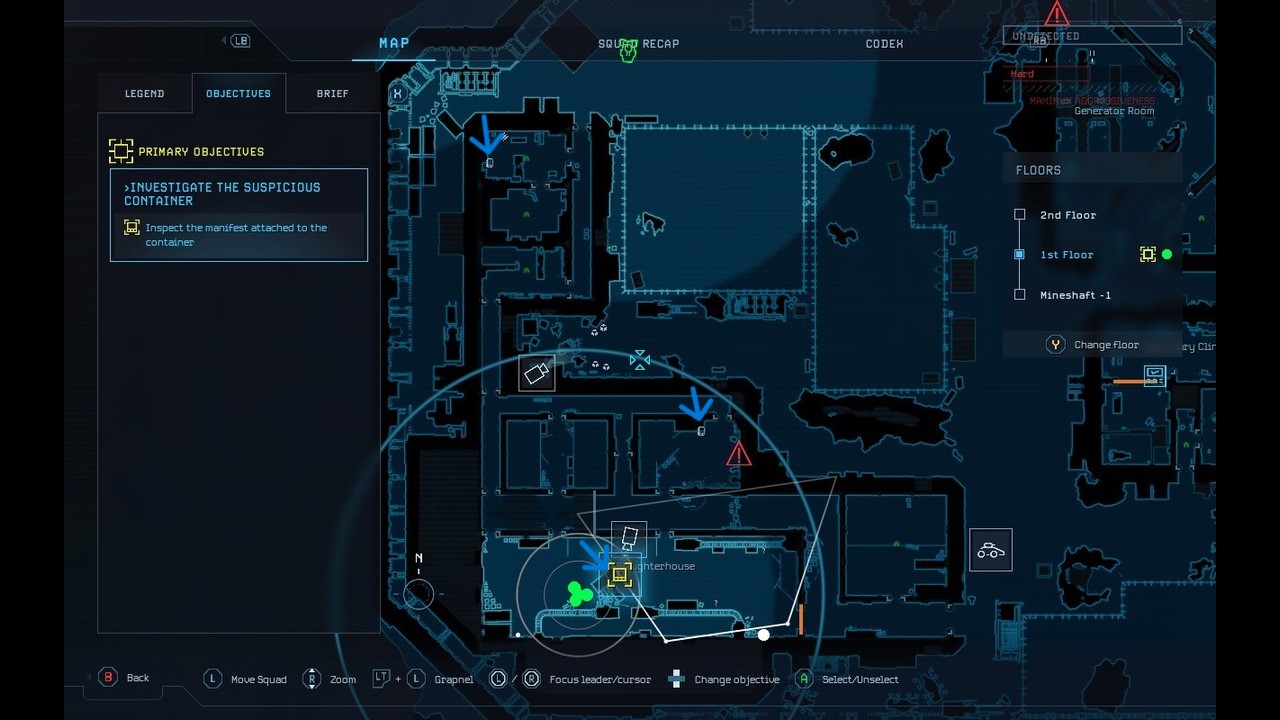Check the 2nd Floor checkbox
The width and height of the screenshot is (1280, 720).
(1020, 214)
